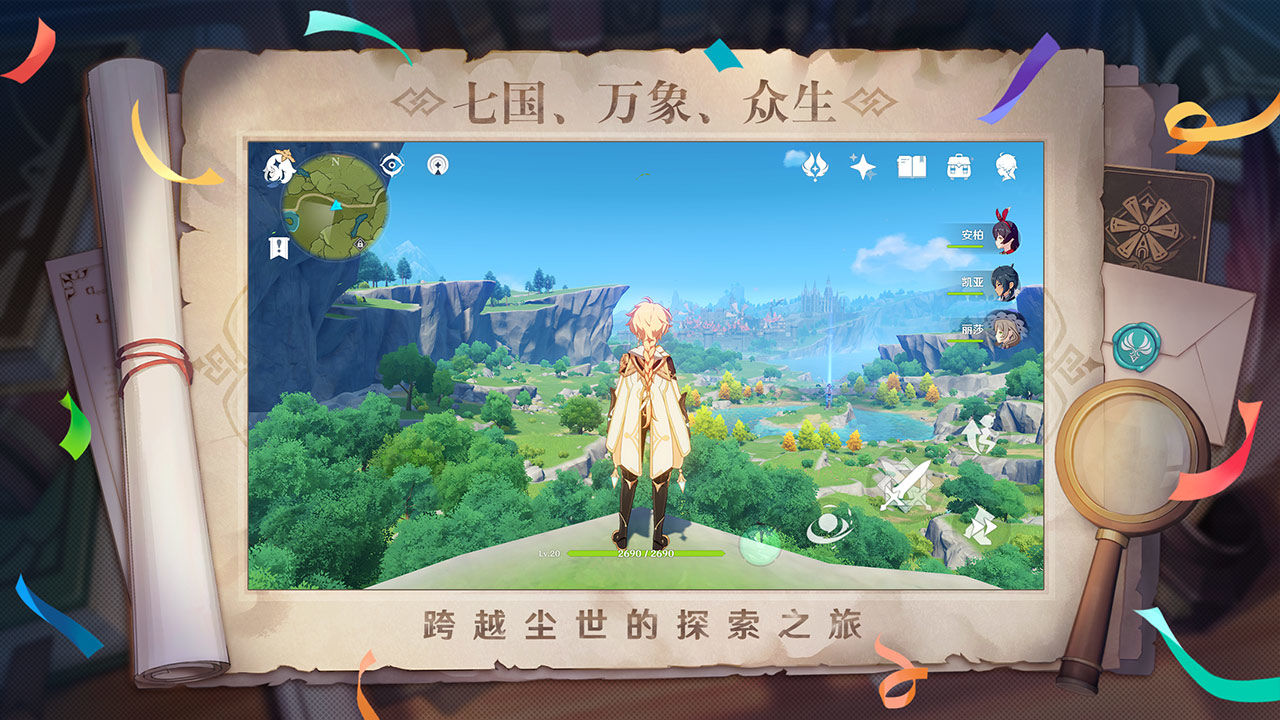Expand the quest banner with exclamation mark
1280x720 pixels.
pyautogui.click(x=279, y=245)
